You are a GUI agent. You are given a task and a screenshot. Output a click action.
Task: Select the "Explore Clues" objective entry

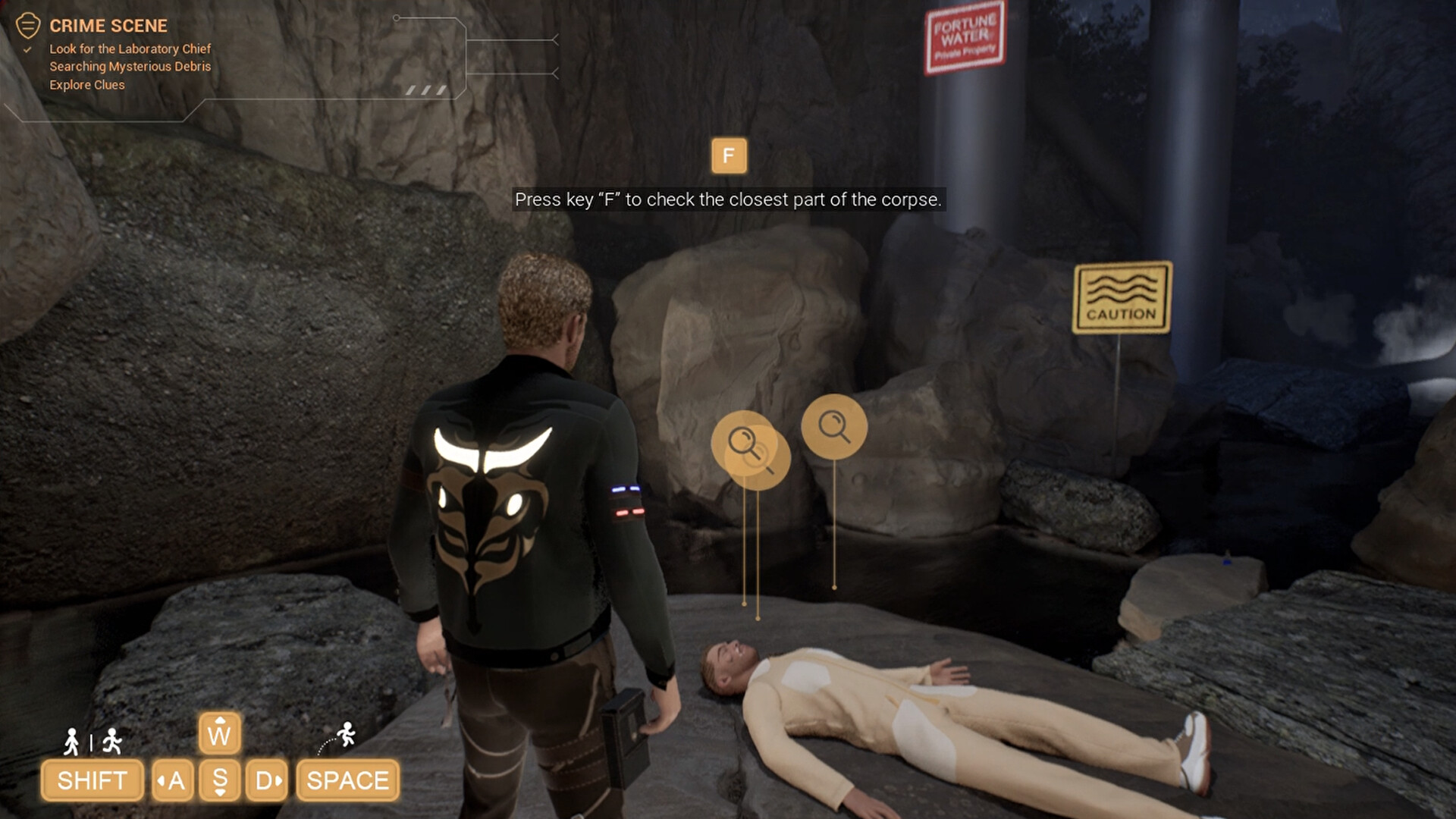coord(87,85)
